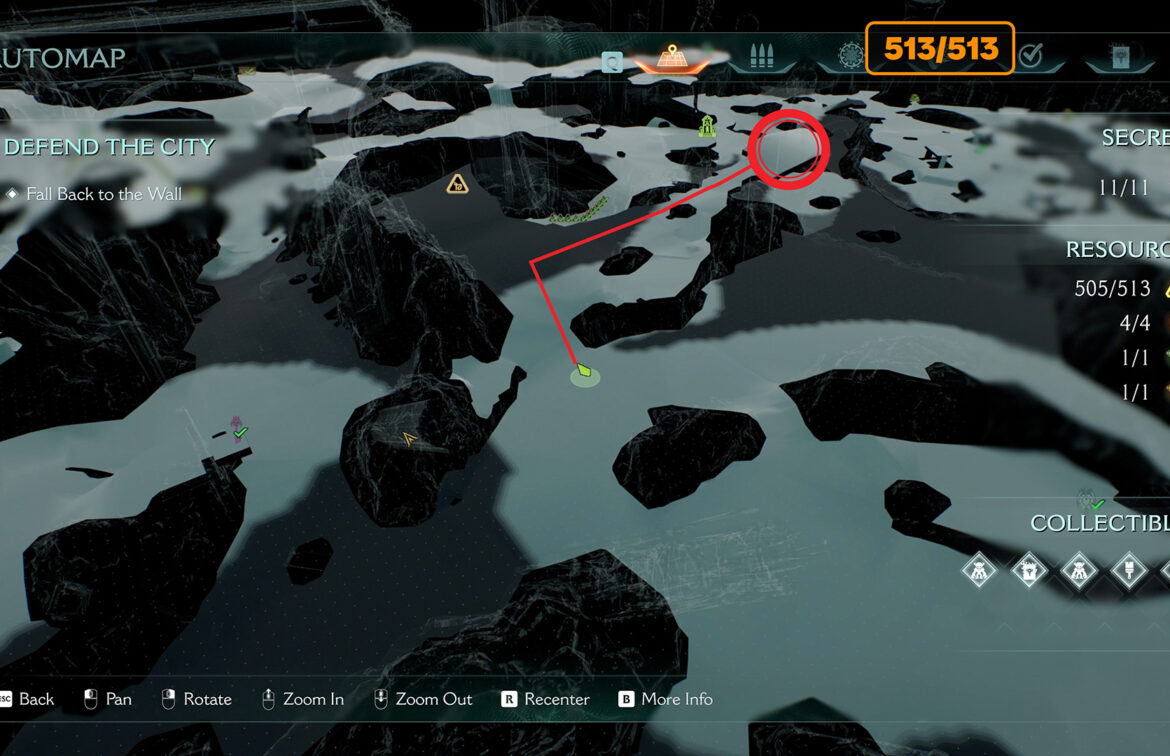Image resolution: width=1170 pixels, height=756 pixels.
Task: Show More Info for the map
Action: click(x=665, y=699)
